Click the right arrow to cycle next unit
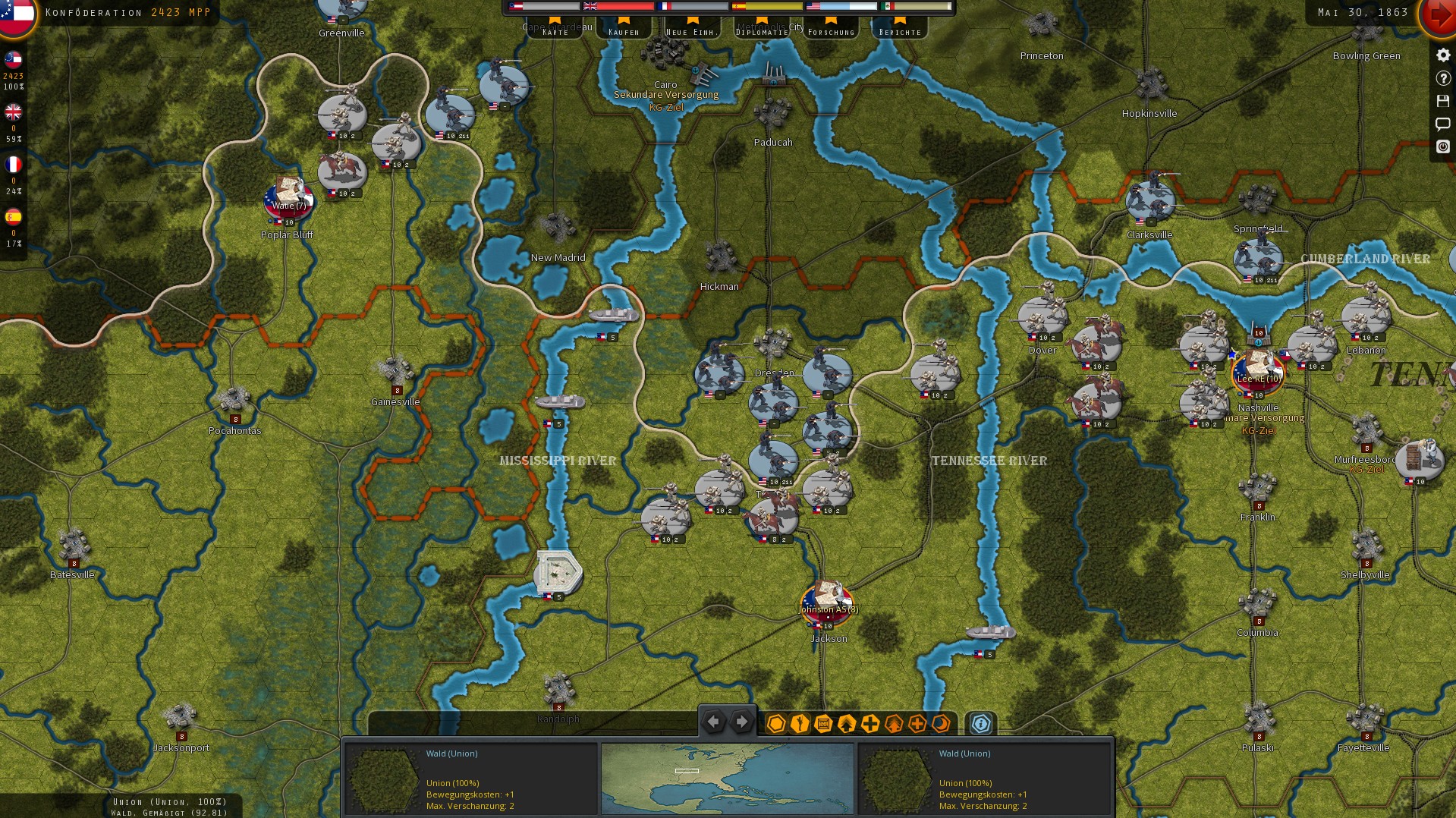 tap(741, 722)
